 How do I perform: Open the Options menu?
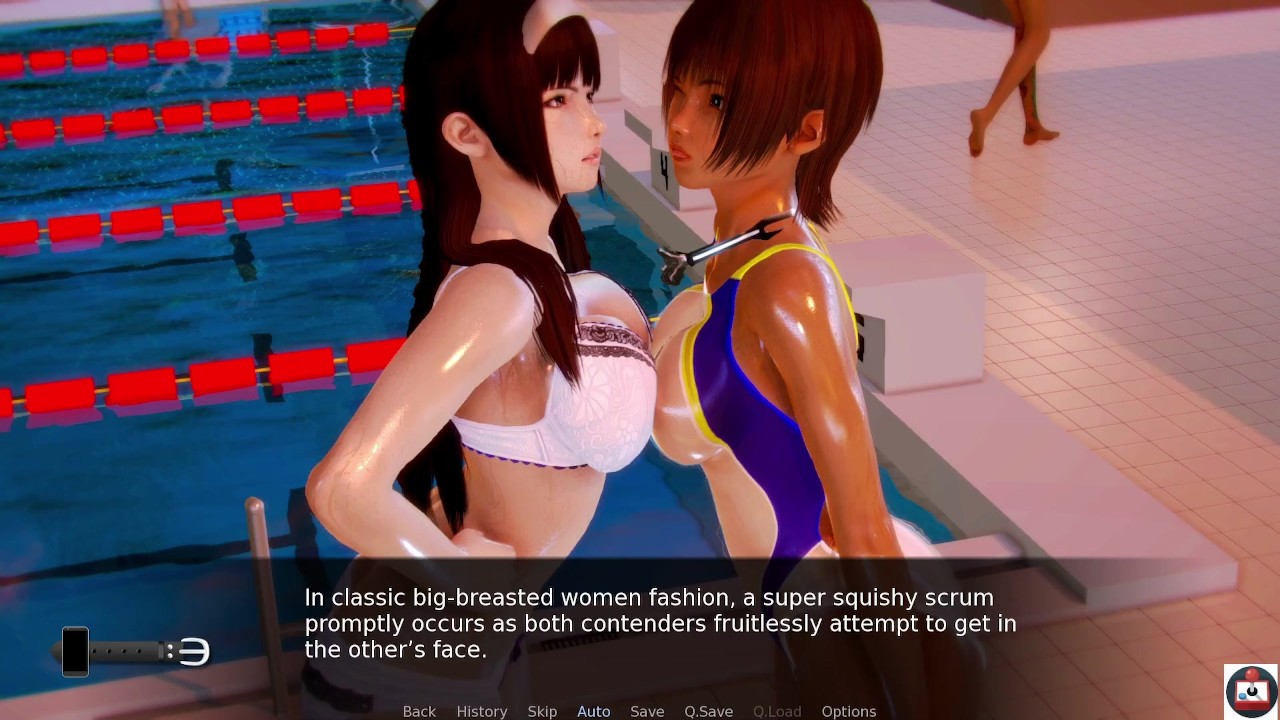click(x=848, y=711)
